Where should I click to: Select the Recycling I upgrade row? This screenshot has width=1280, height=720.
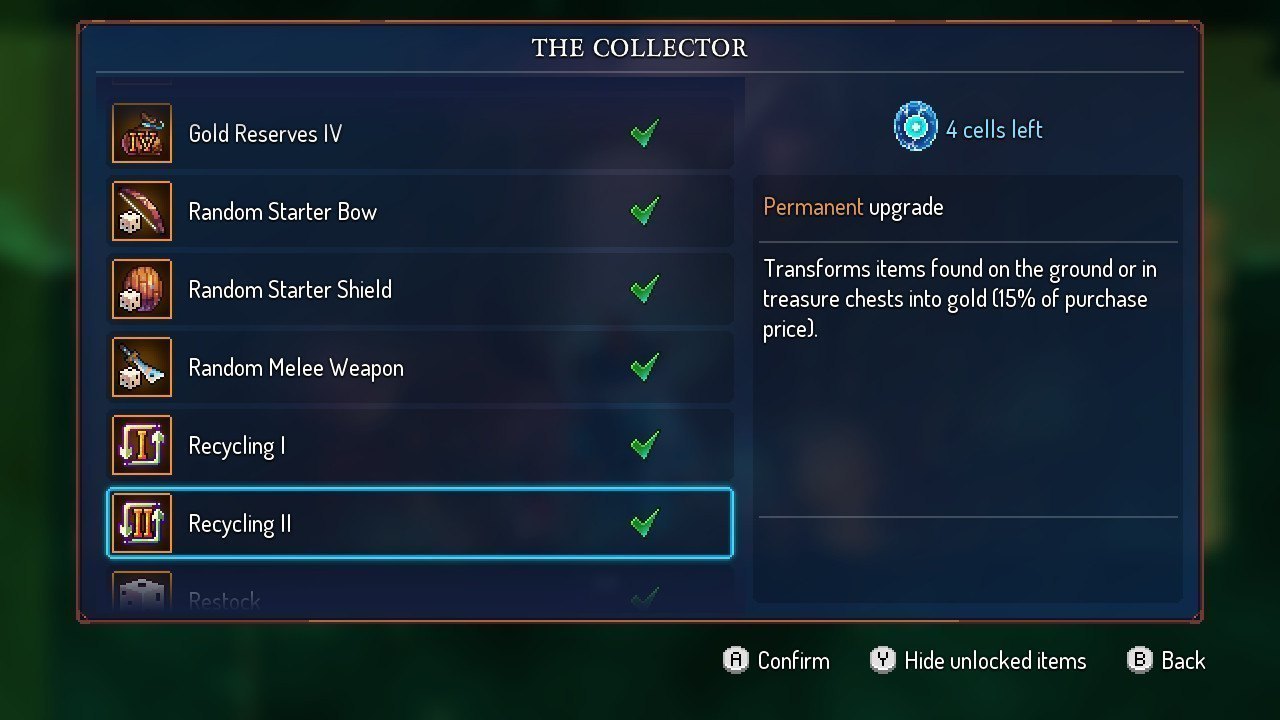[419, 446]
